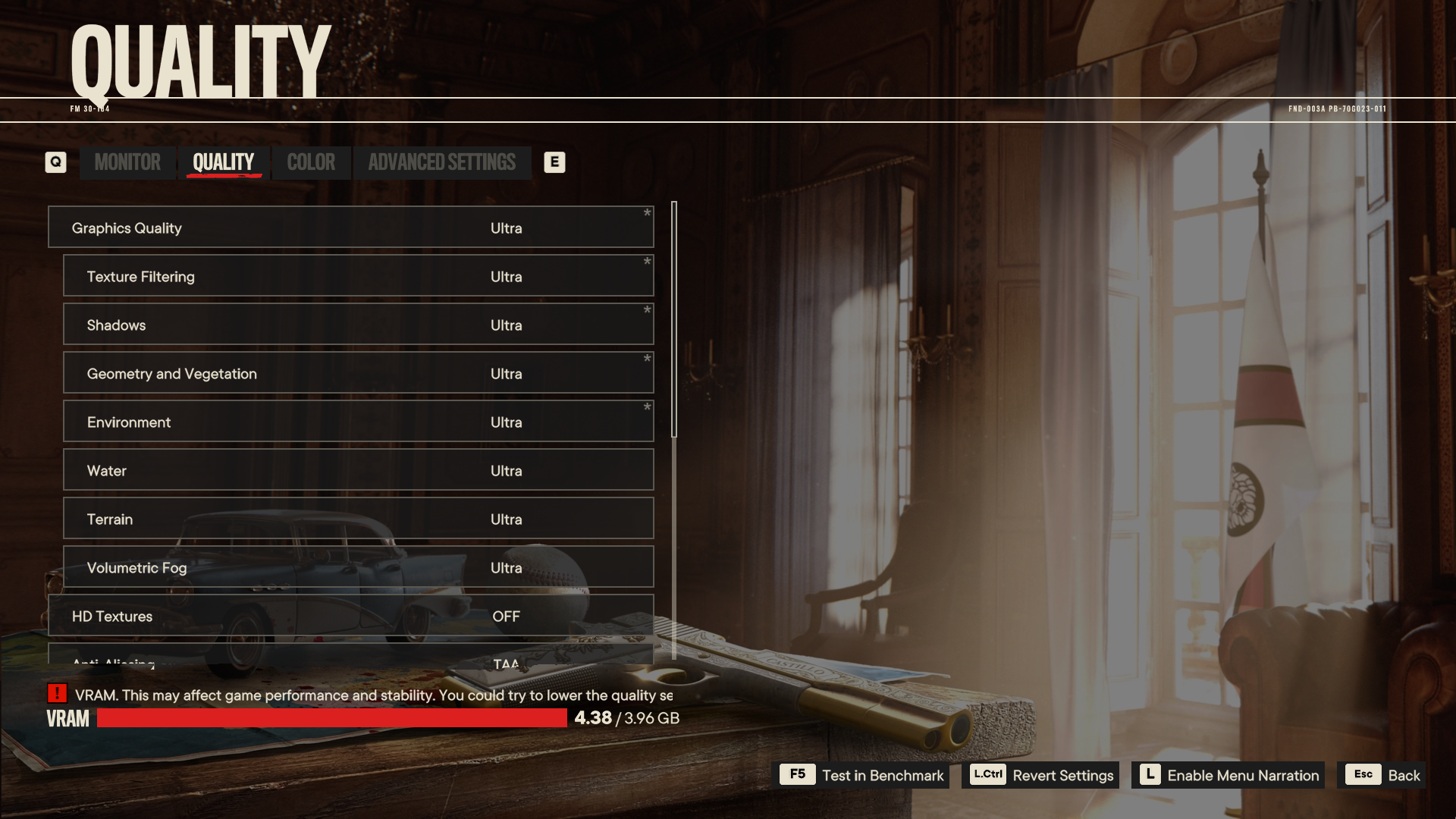Enable Menu Narration
Screen dimensions: 1456x819
click(x=1228, y=775)
